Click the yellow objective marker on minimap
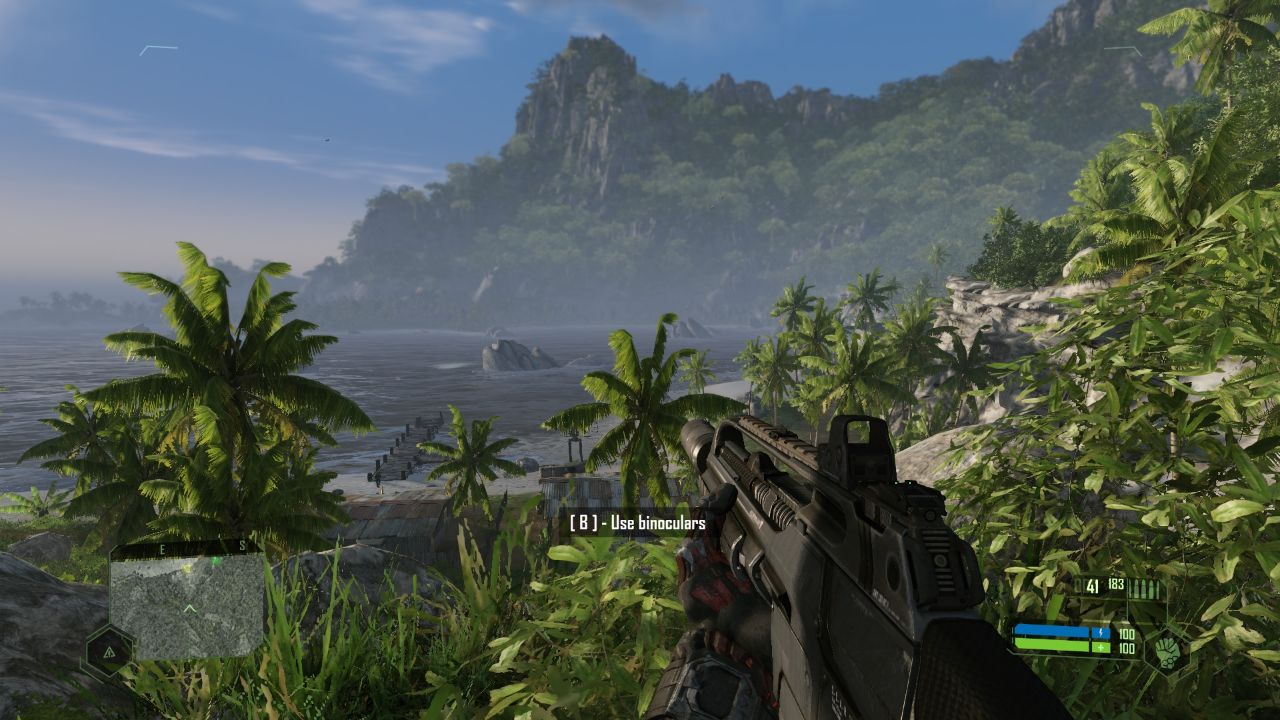 [x=187, y=567]
